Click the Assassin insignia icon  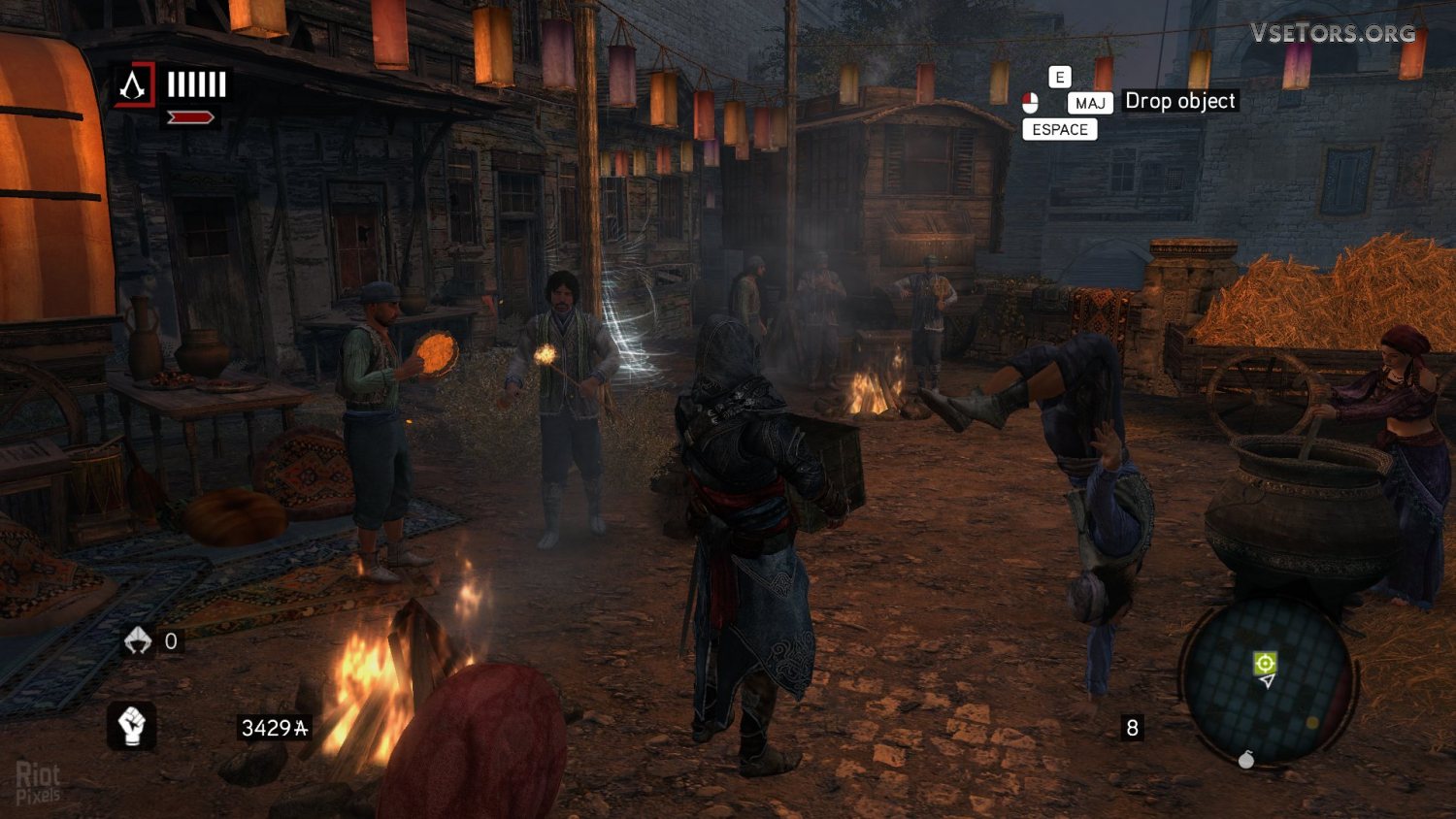(x=133, y=86)
